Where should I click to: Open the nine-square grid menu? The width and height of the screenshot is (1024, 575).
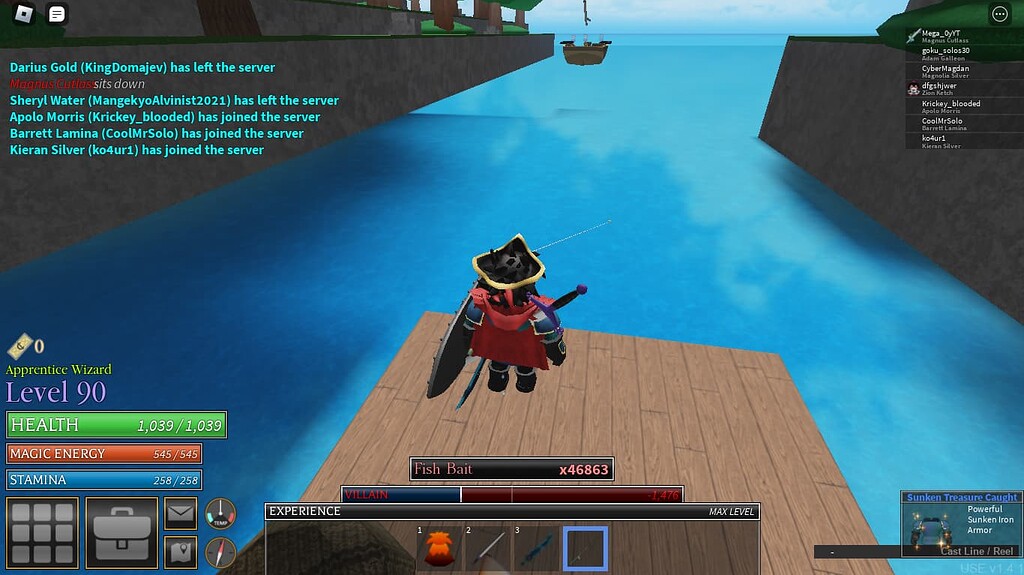click(x=42, y=533)
